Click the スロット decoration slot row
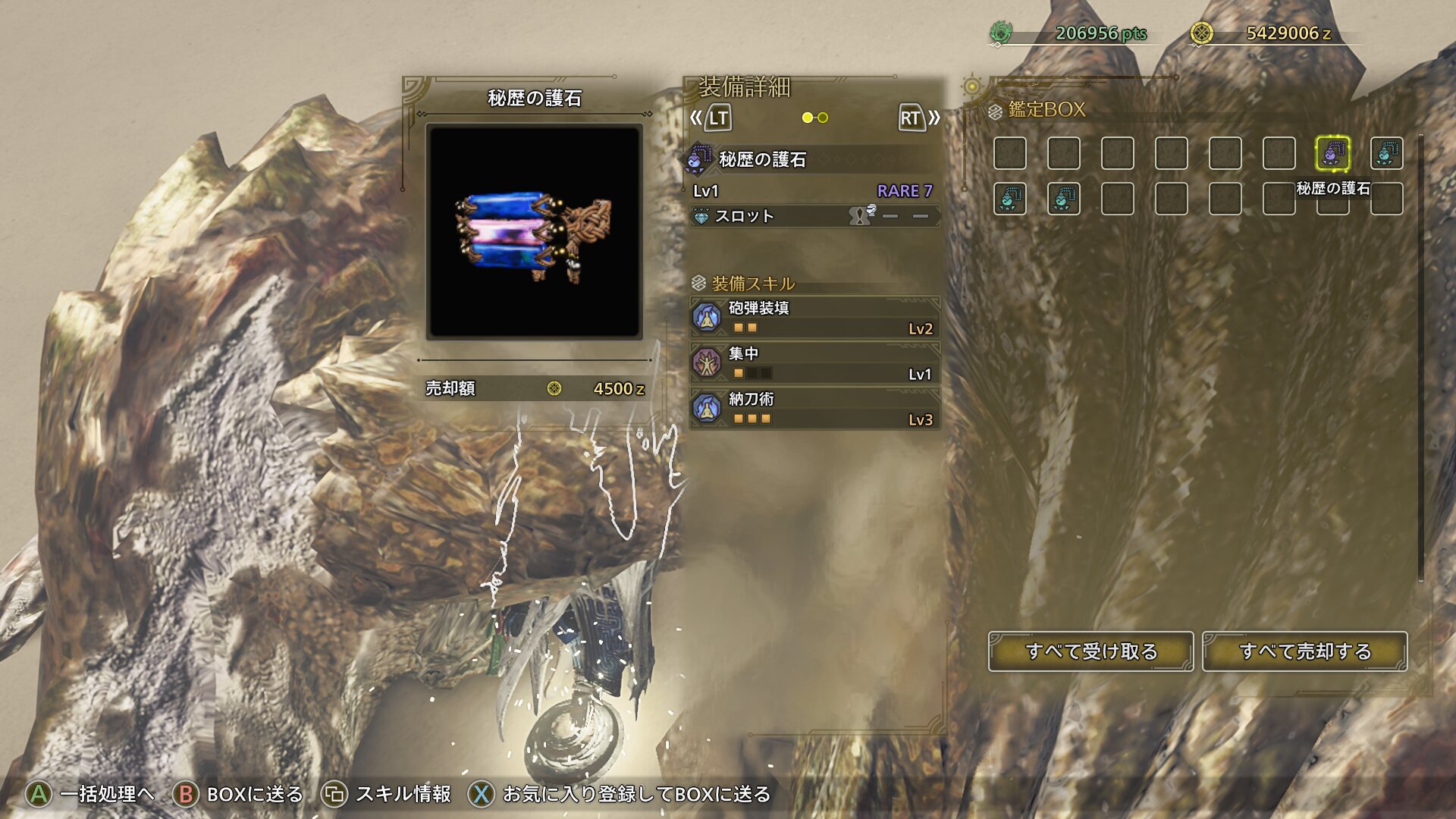Image resolution: width=1456 pixels, height=819 pixels. 814,216
